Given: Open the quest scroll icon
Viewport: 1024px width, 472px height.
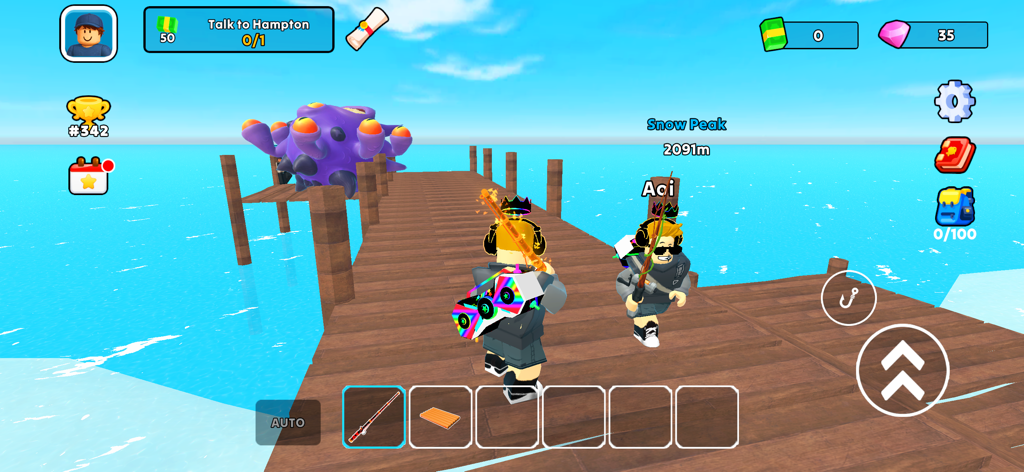Looking at the screenshot, I should click(x=366, y=29).
